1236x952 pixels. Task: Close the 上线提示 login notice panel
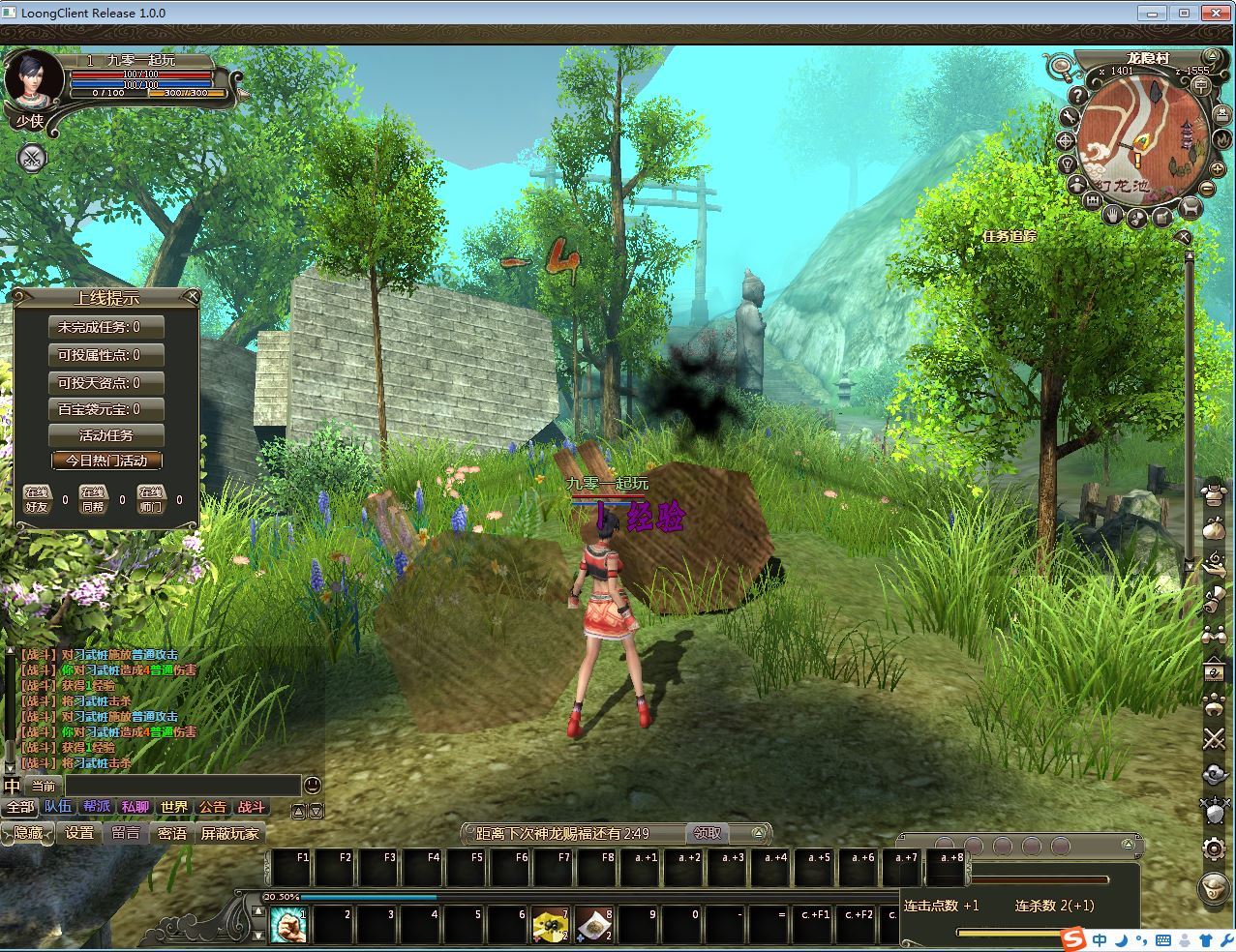point(192,296)
